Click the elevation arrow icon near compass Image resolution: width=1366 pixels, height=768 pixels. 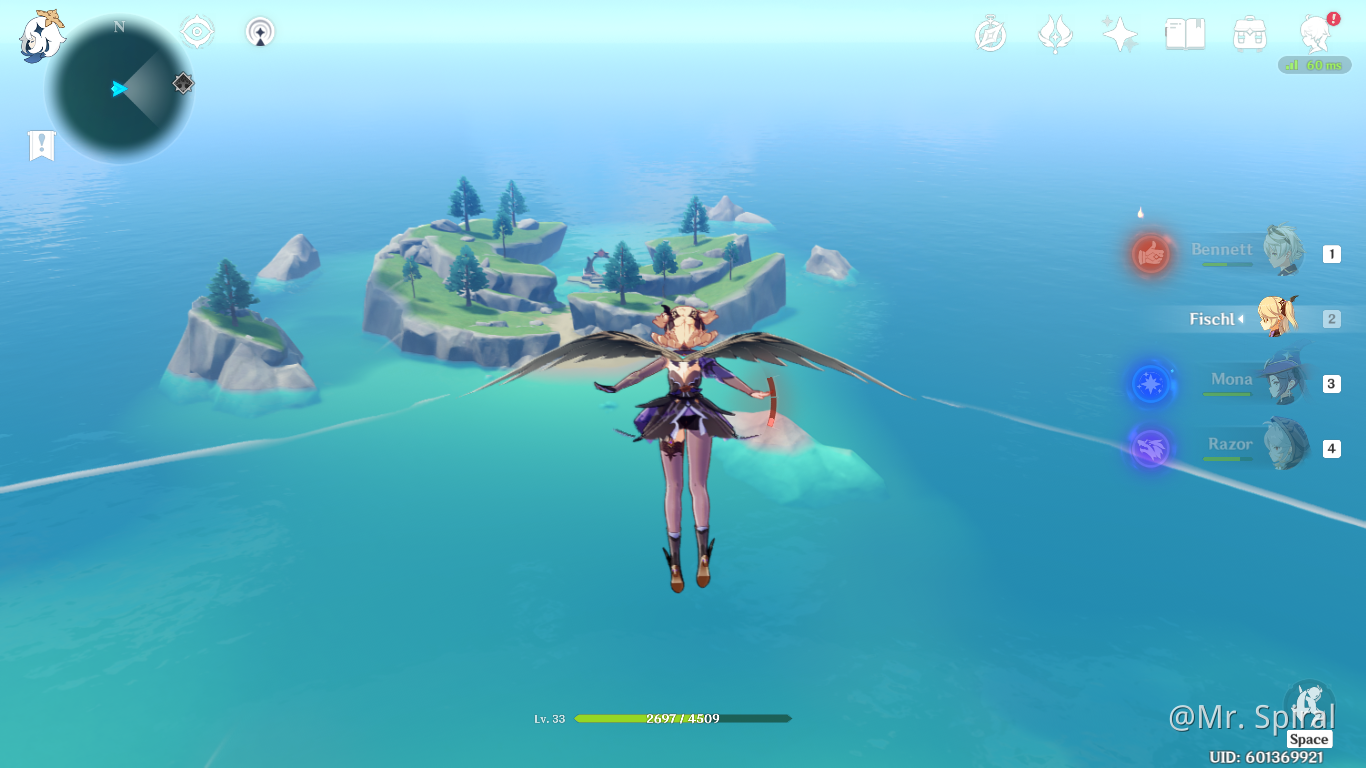[259, 31]
